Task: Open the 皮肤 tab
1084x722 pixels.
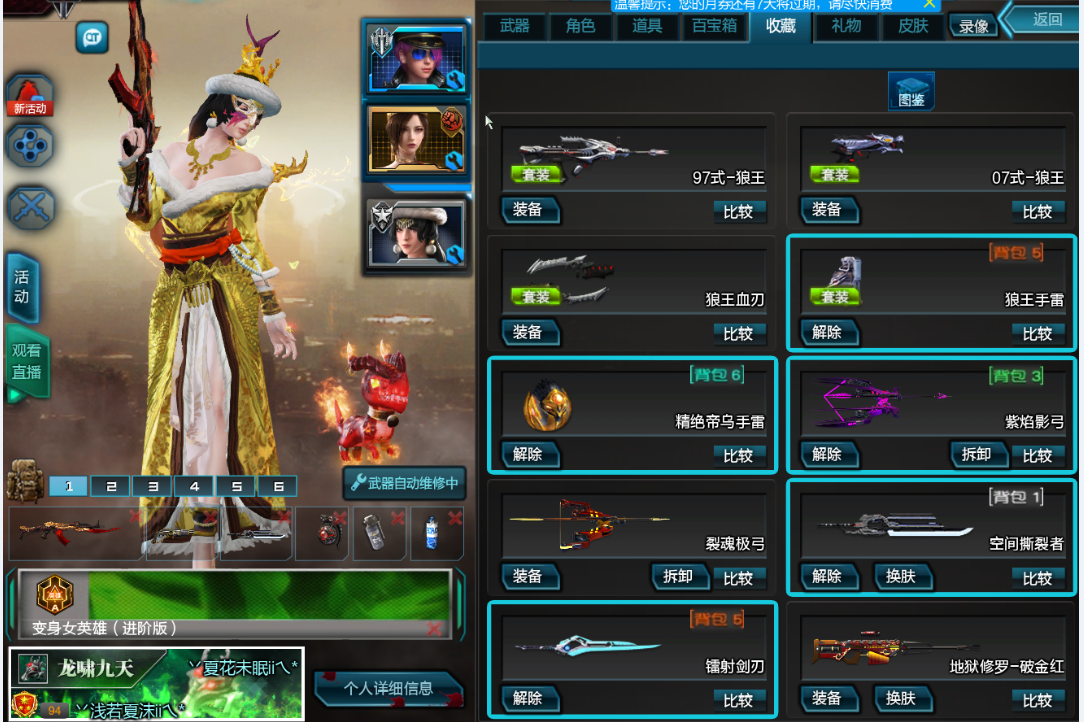Action: click(913, 27)
